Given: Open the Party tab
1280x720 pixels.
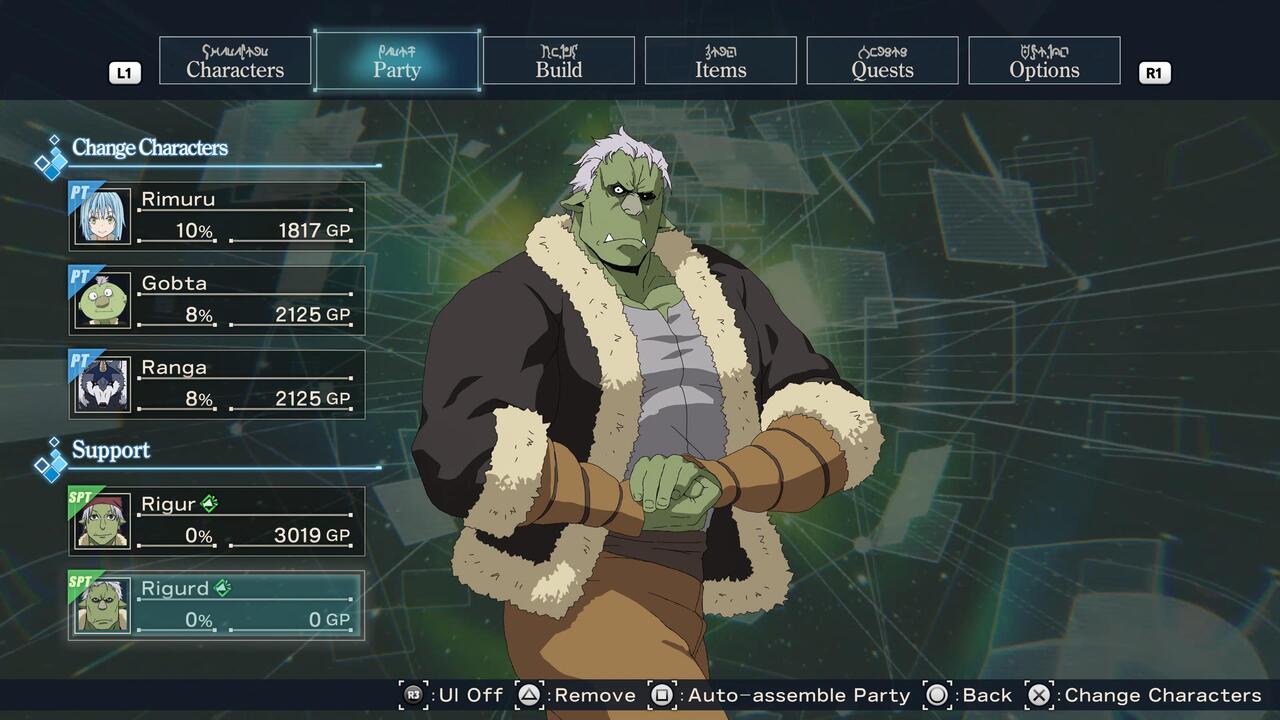Looking at the screenshot, I should pyautogui.click(x=397, y=61).
